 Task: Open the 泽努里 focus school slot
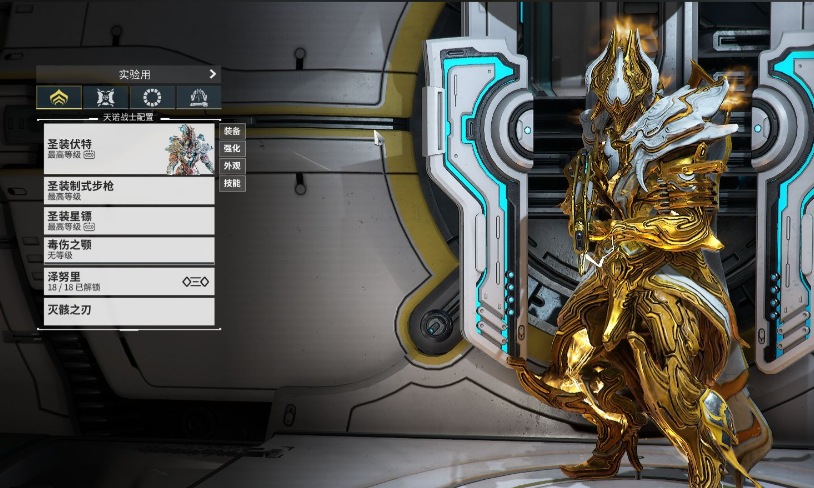click(x=128, y=281)
